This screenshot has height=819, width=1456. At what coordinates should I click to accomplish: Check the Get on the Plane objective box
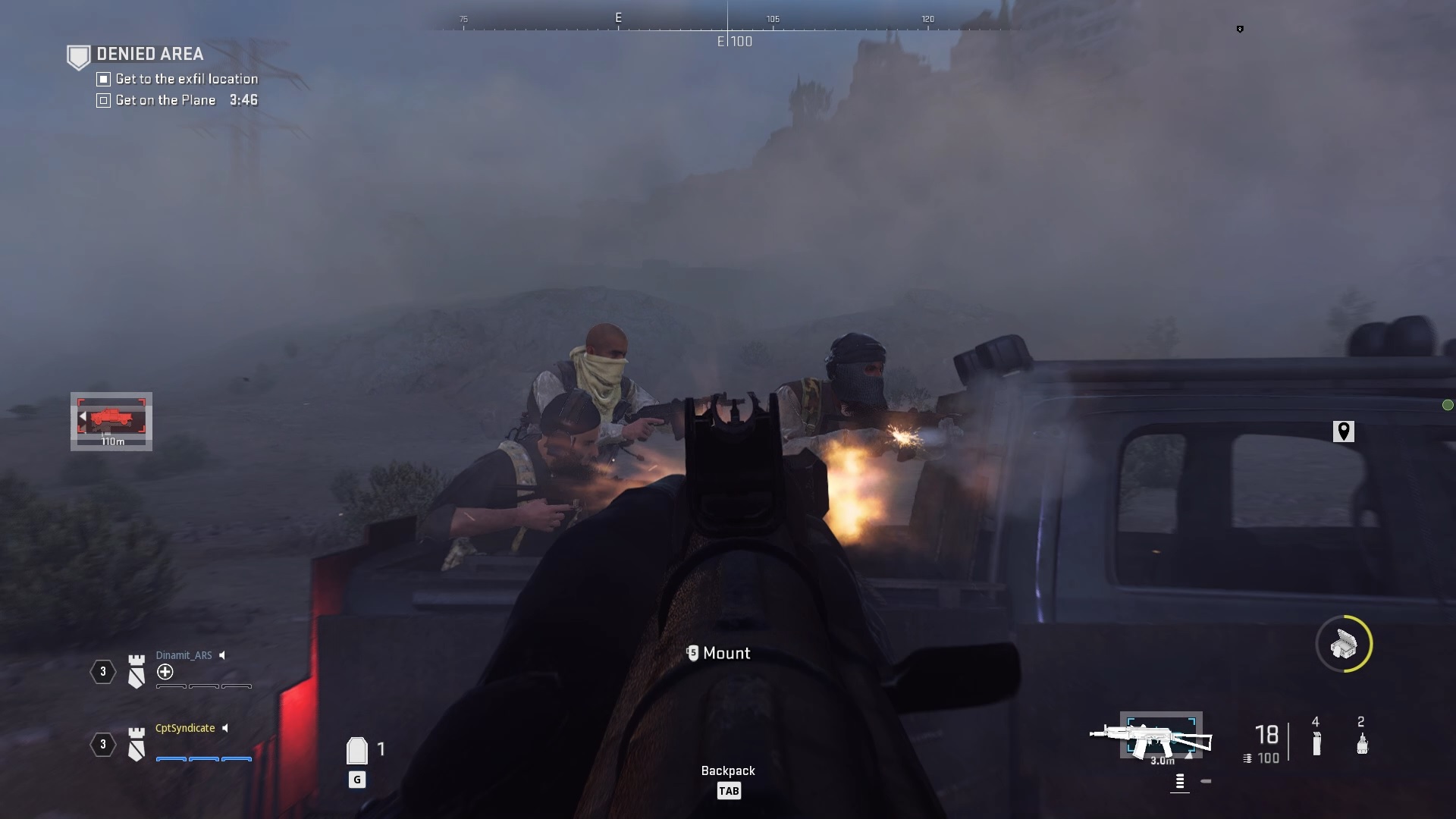[102, 100]
